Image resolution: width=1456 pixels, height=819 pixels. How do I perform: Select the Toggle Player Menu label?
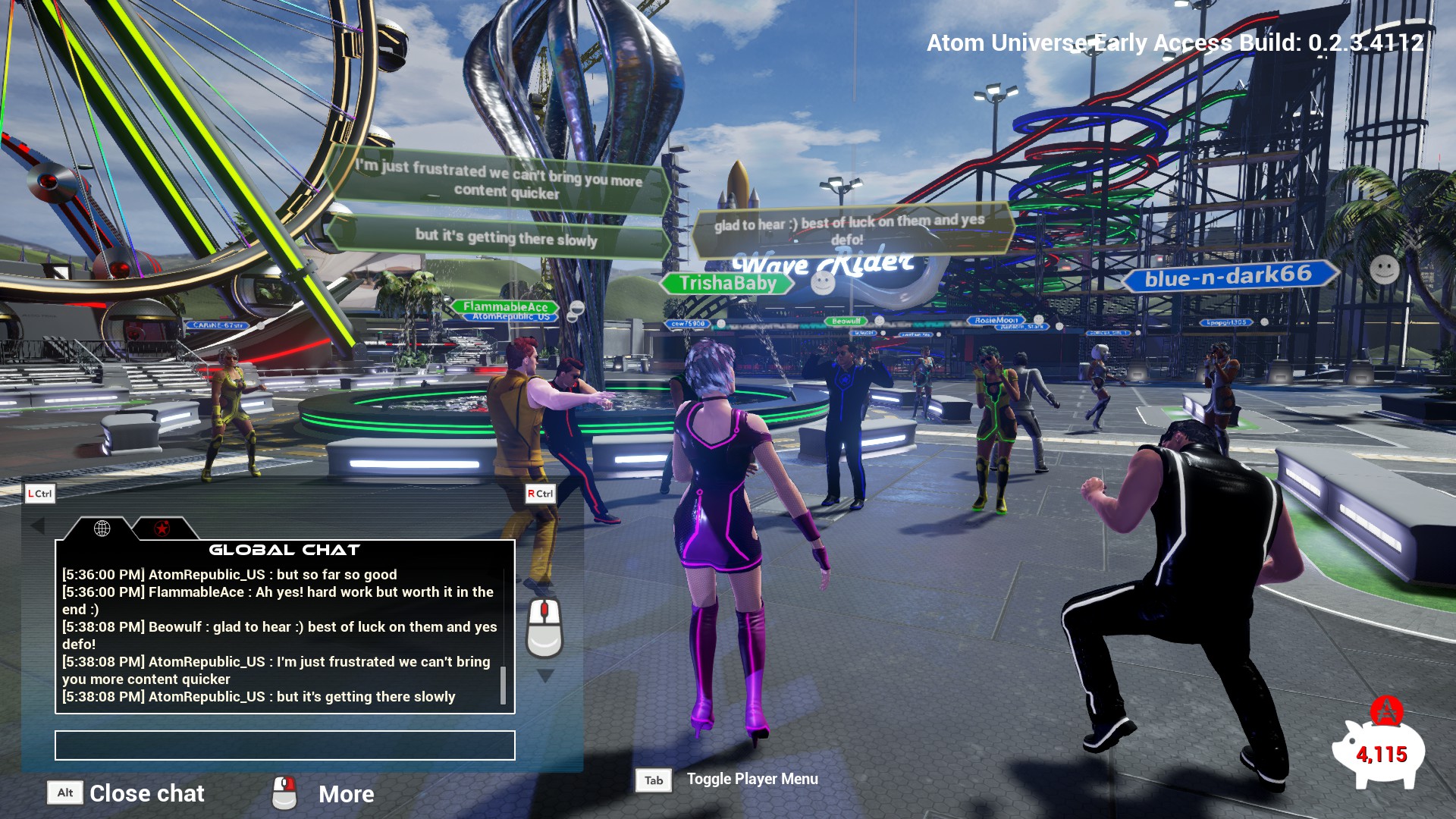pyautogui.click(x=752, y=779)
